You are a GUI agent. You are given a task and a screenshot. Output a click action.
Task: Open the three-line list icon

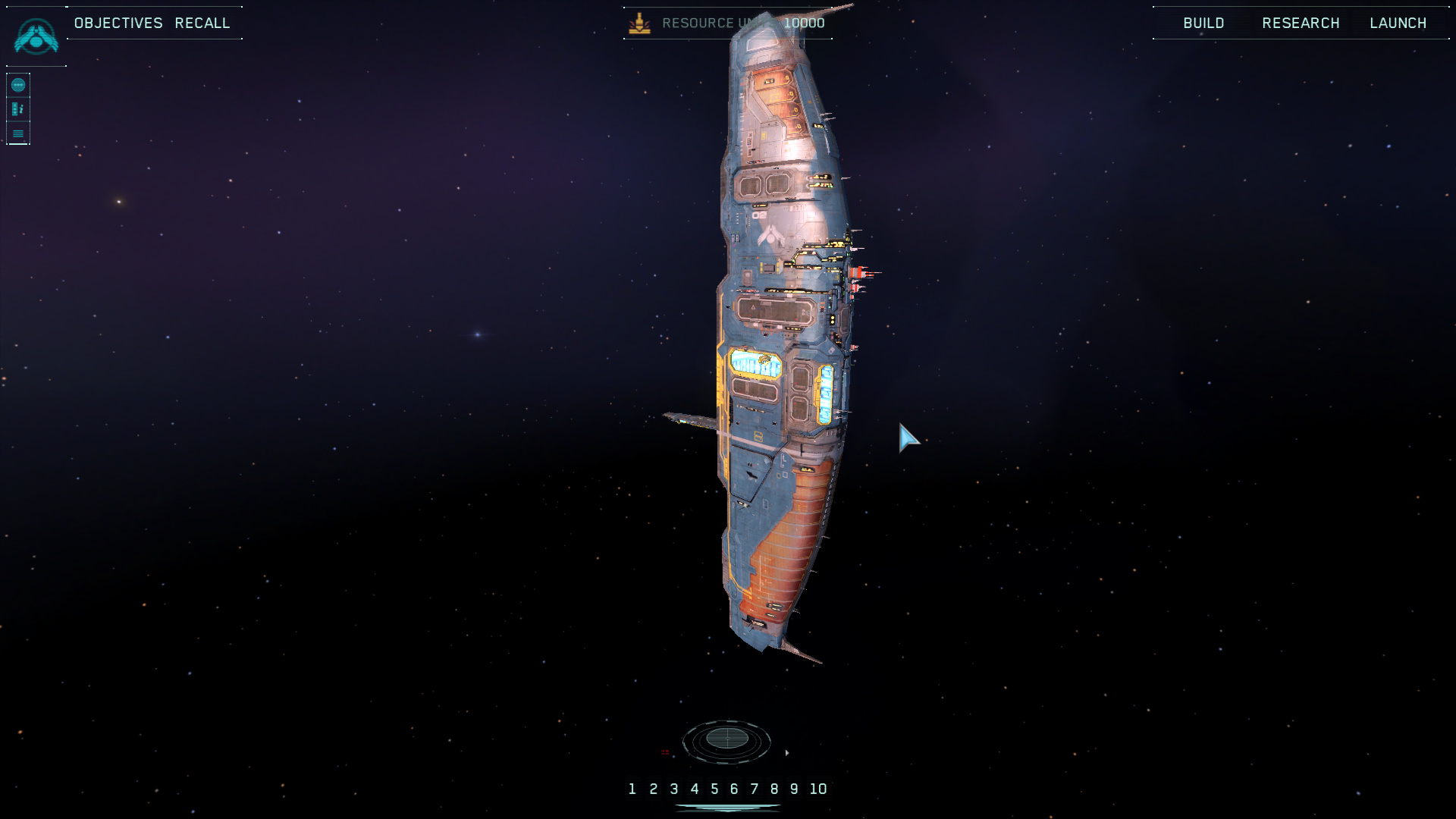[x=18, y=133]
